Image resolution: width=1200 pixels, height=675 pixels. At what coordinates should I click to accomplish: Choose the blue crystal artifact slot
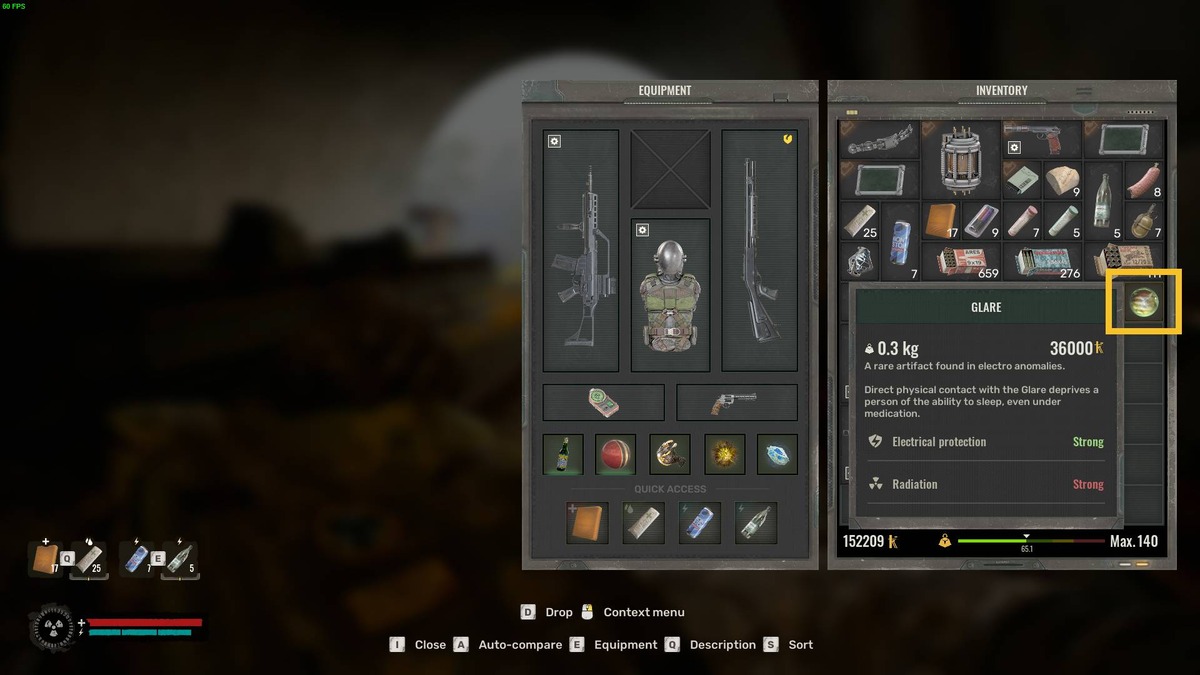(777, 454)
